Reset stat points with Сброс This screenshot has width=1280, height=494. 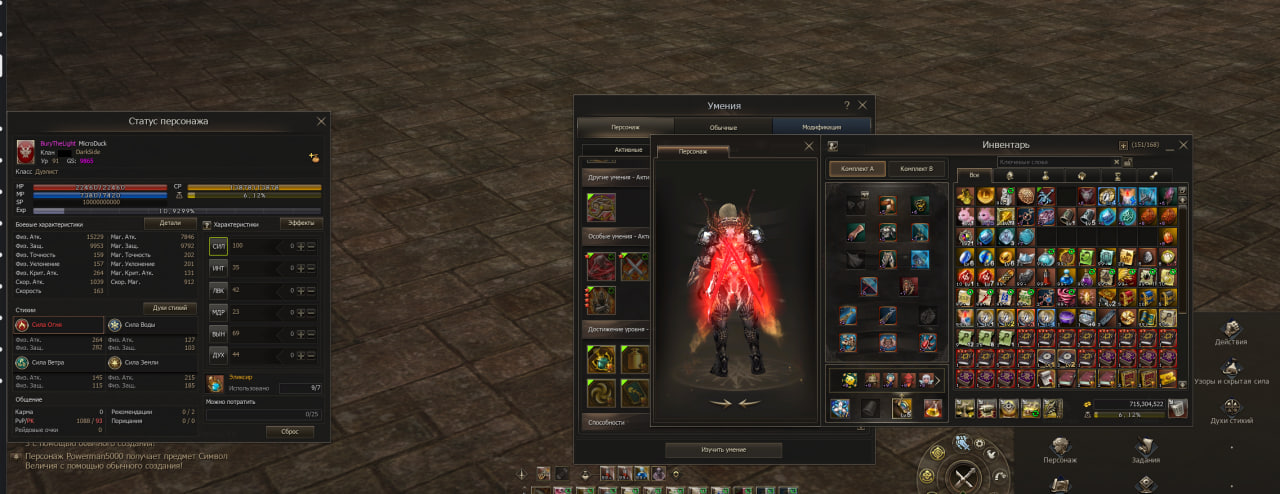290,432
